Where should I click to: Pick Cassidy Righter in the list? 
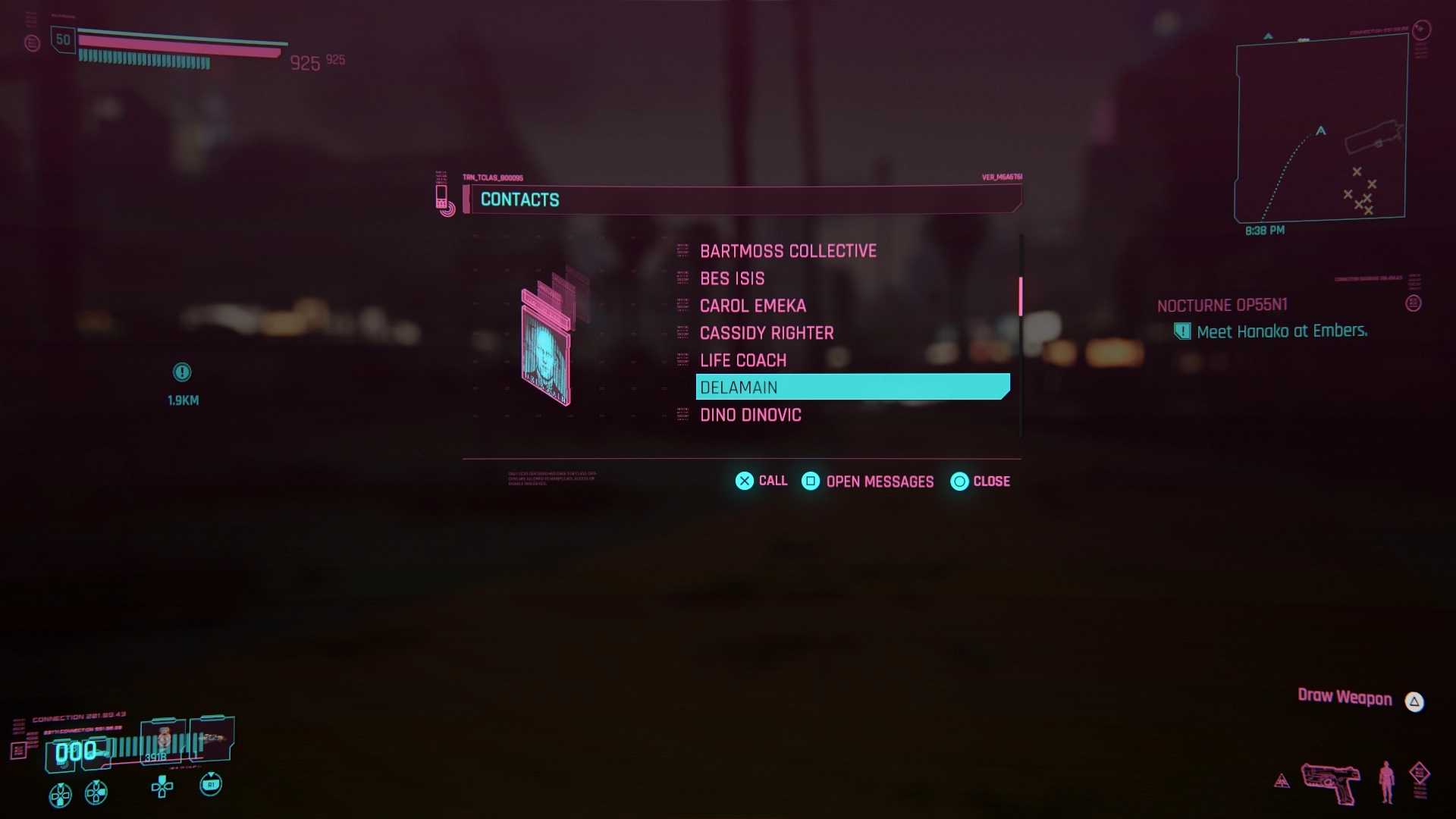pyautogui.click(x=766, y=333)
